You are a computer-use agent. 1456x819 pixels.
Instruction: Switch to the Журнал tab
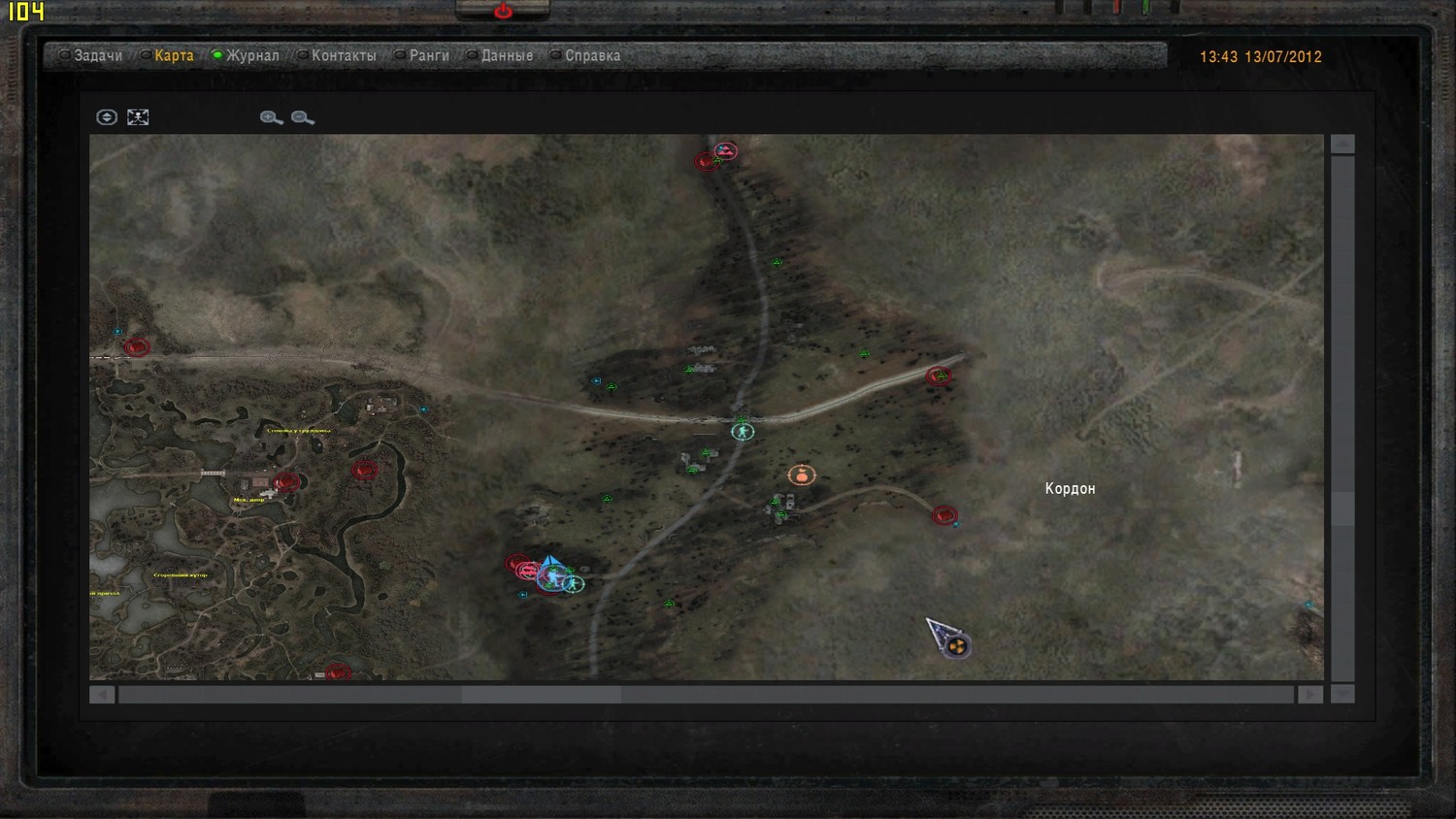click(x=252, y=56)
